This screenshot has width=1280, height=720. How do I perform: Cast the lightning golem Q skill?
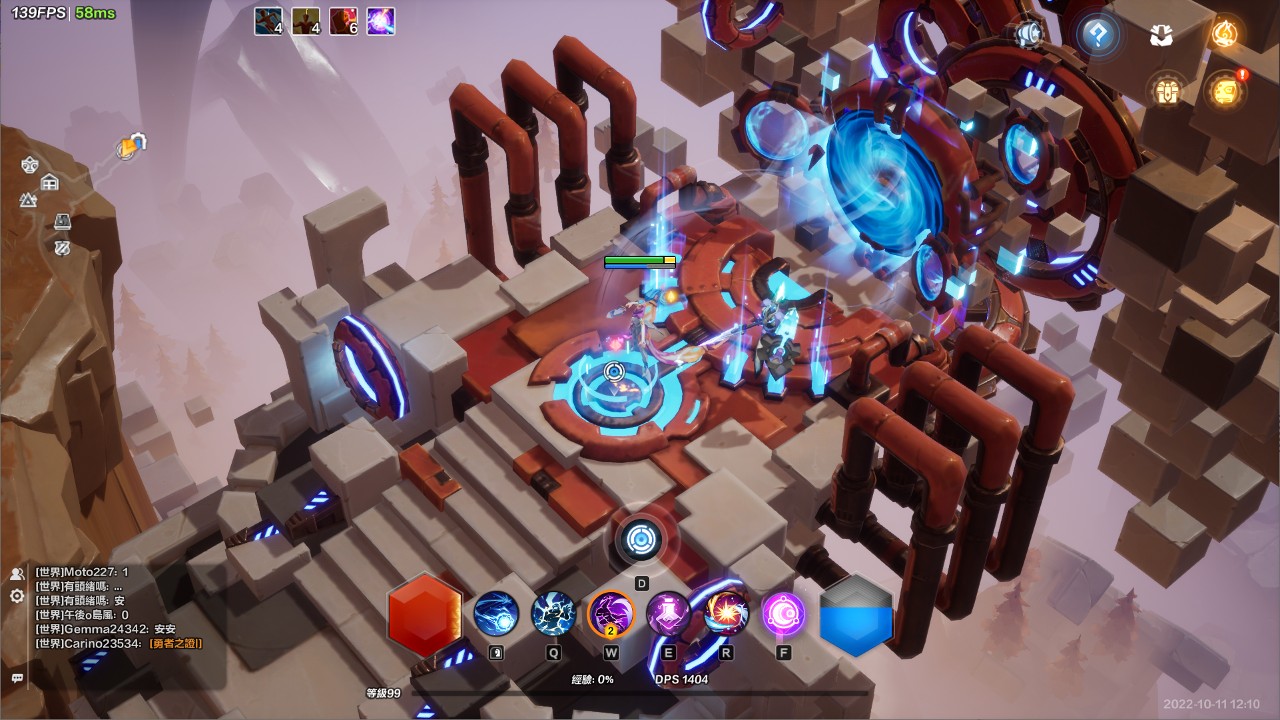point(553,613)
